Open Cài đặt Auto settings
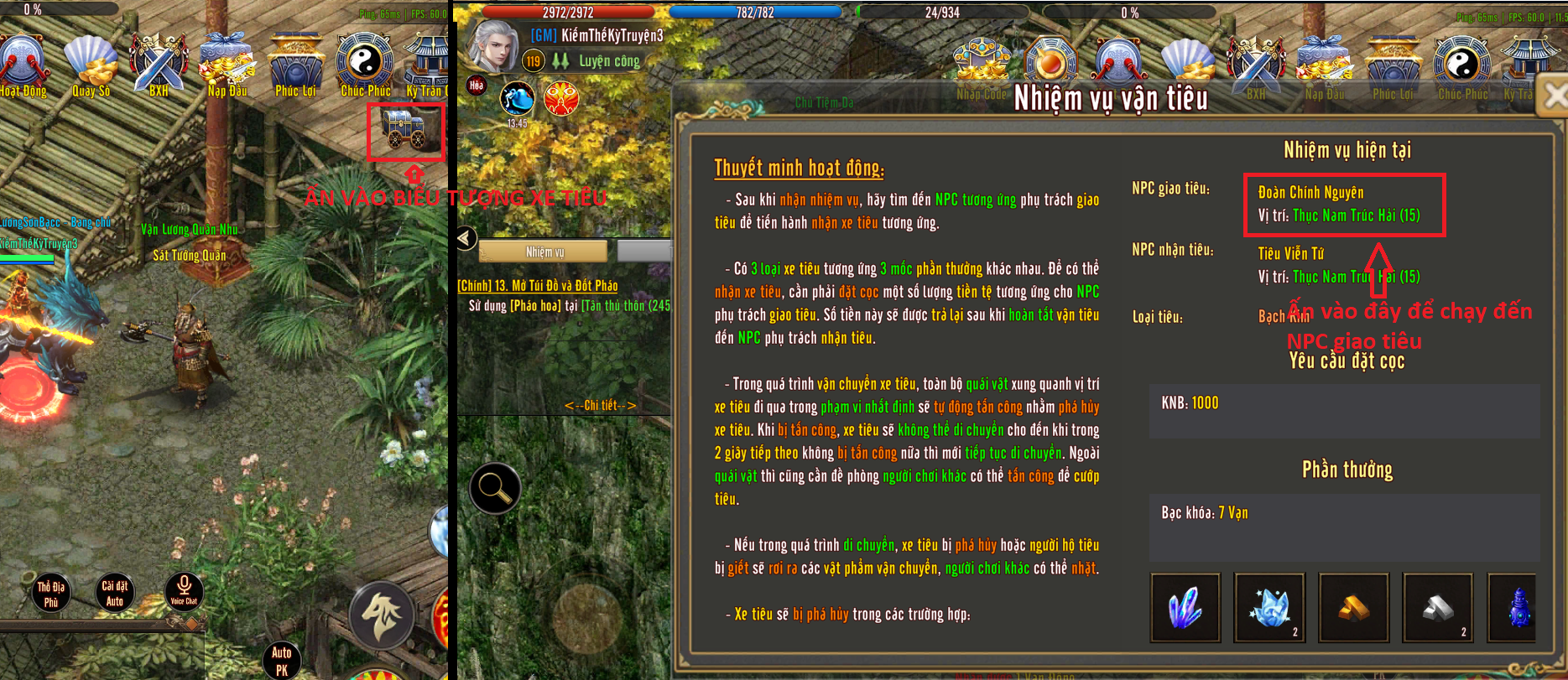The width and height of the screenshot is (1568, 680). click(x=114, y=593)
